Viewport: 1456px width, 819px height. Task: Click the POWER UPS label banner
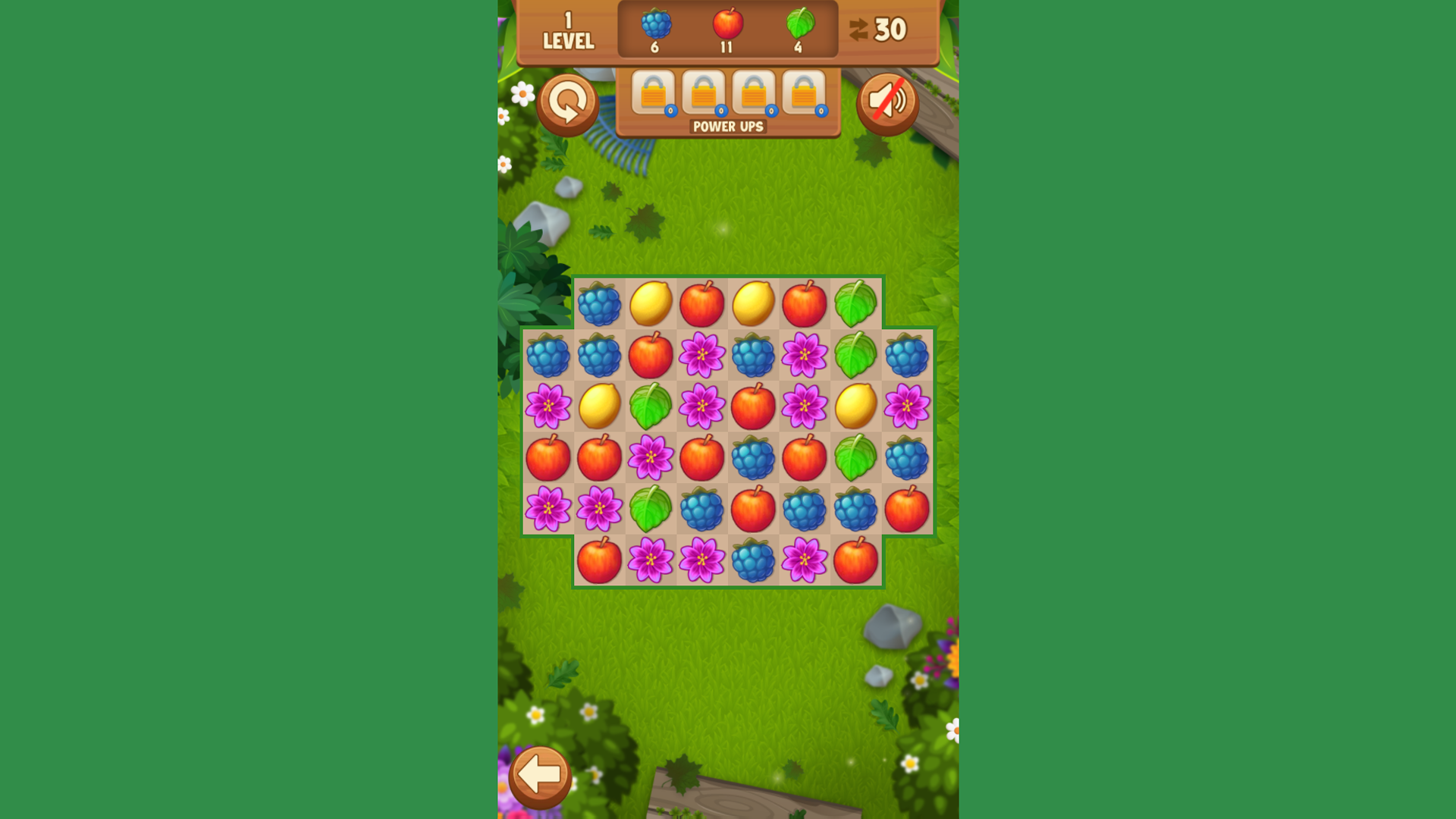click(x=726, y=127)
